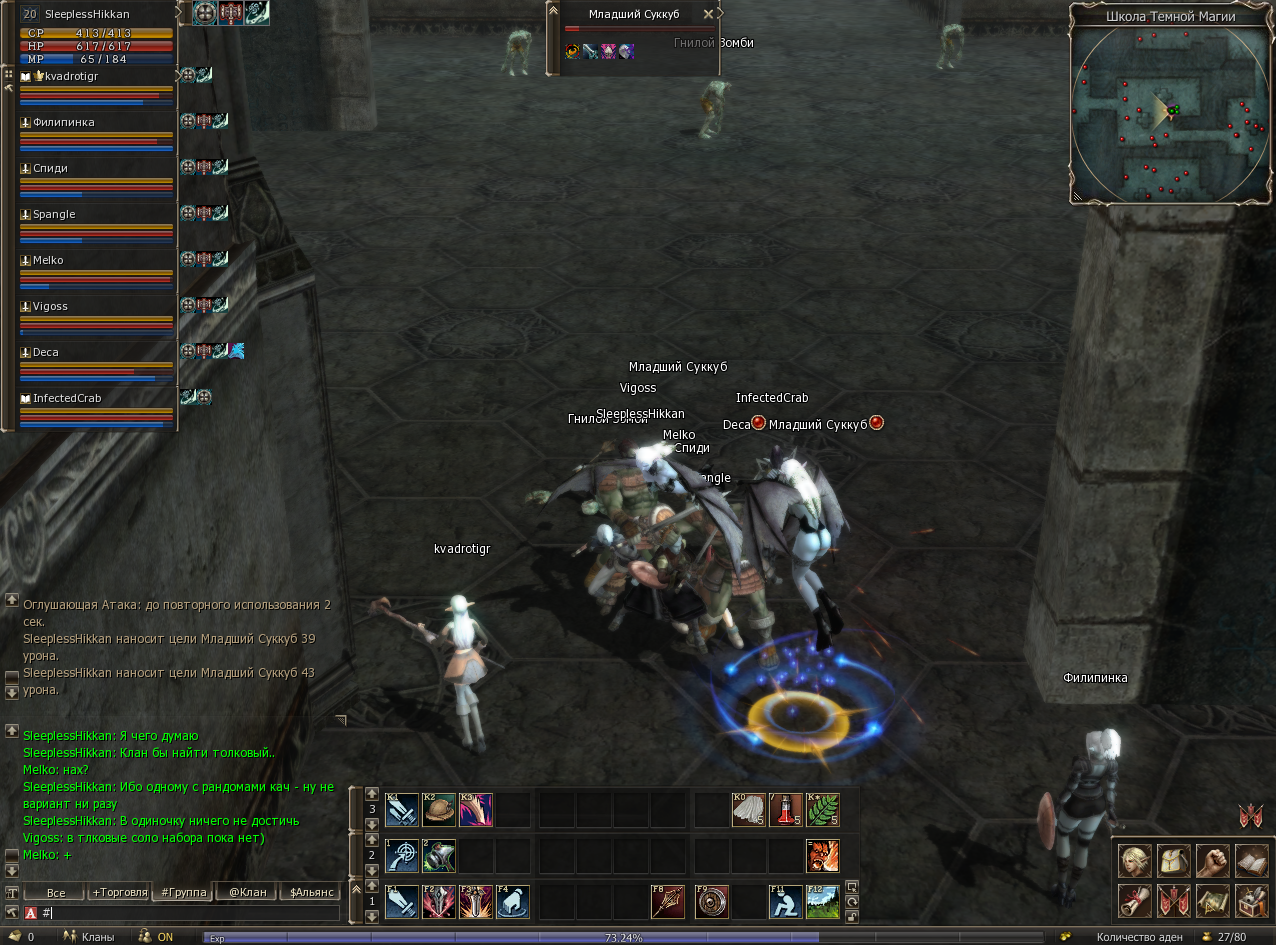Image resolution: width=1276 pixels, height=945 pixels.
Task: Switch chat to the Все tab
Action: (56, 892)
